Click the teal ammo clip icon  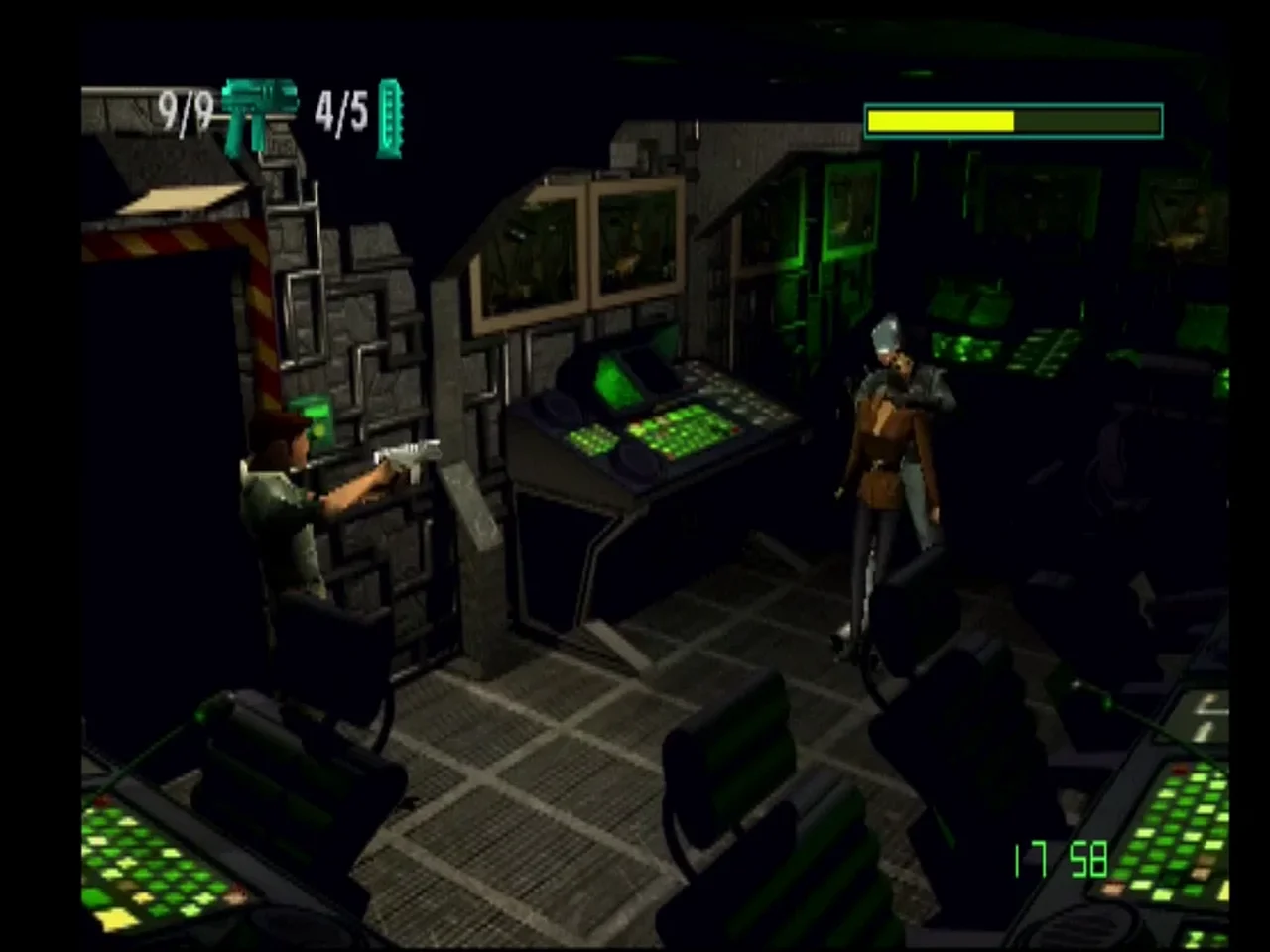[390, 119]
